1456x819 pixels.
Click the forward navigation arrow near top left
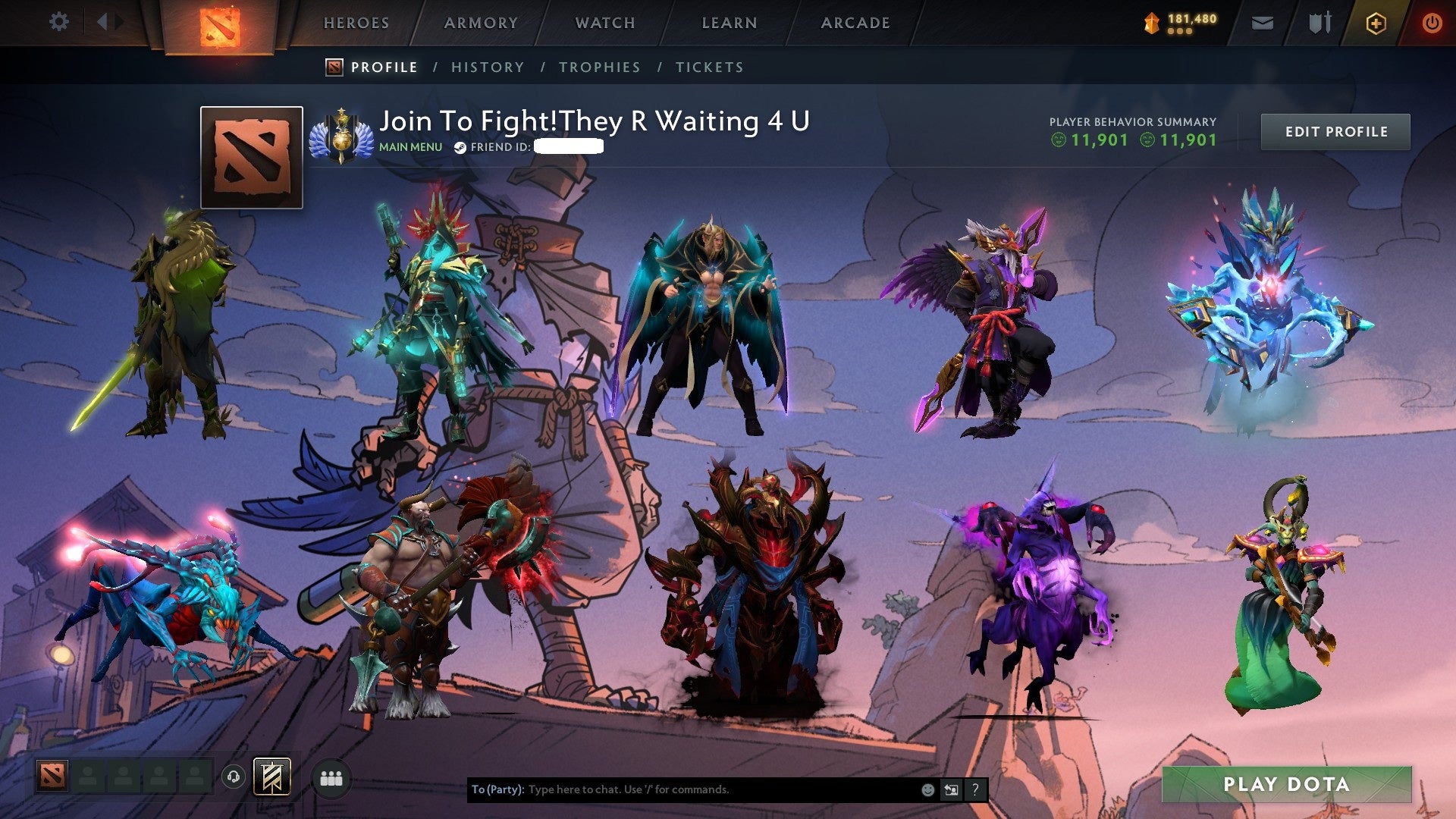pyautogui.click(x=118, y=21)
